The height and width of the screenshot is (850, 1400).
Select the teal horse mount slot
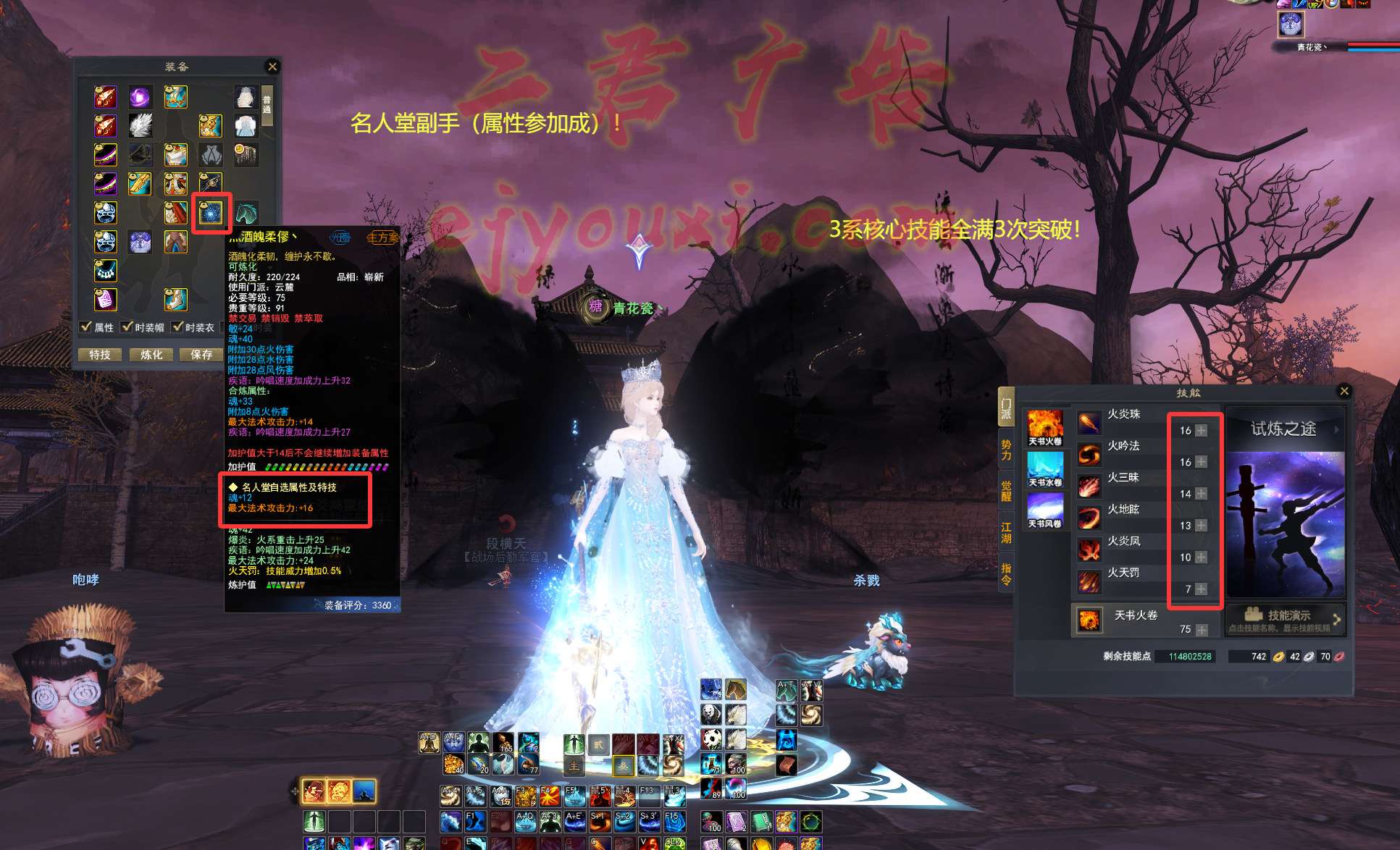point(246,213)
